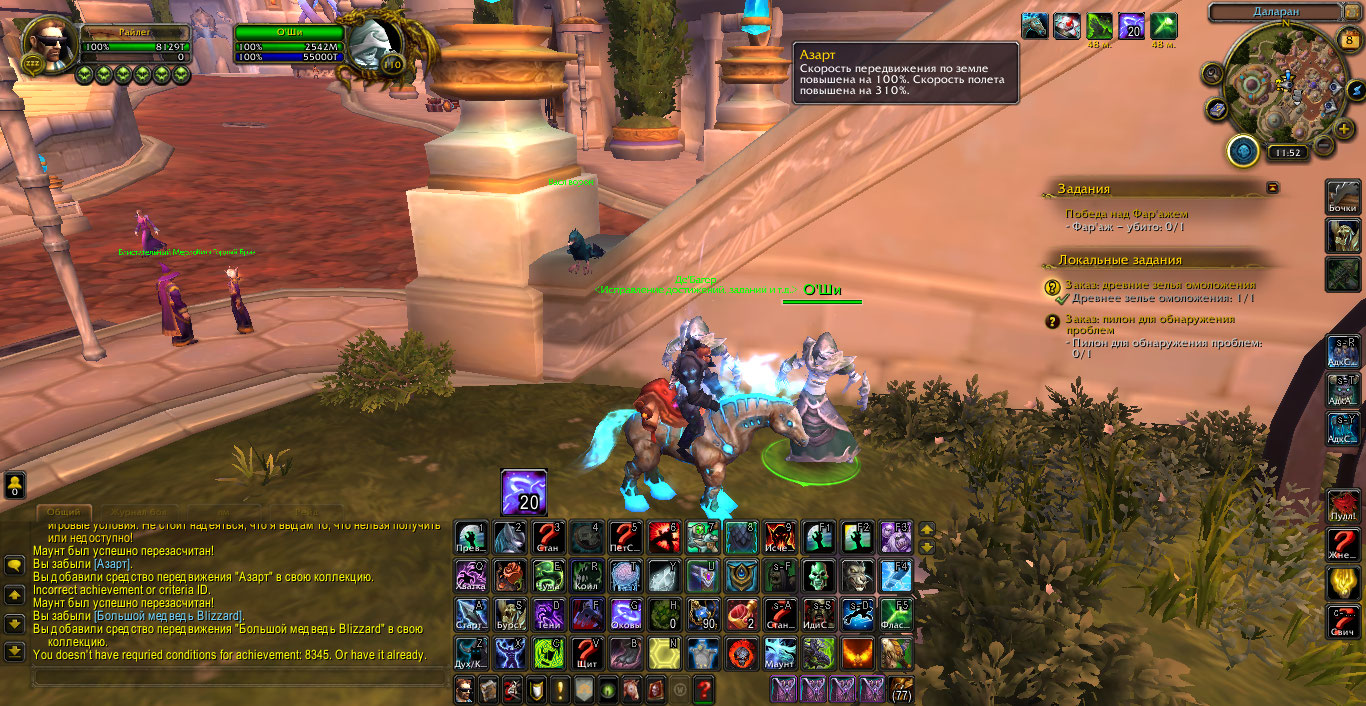Open the calendar button showing 8

(1349, 41)
